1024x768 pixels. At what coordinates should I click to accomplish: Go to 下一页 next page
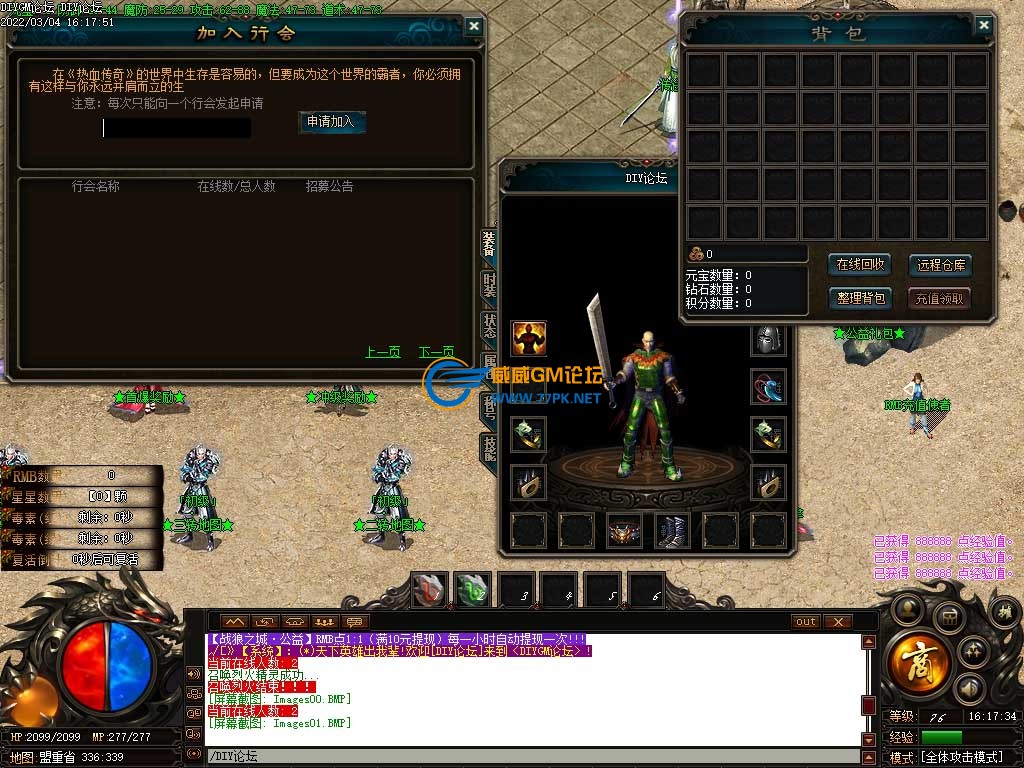(x=436, y=352)
